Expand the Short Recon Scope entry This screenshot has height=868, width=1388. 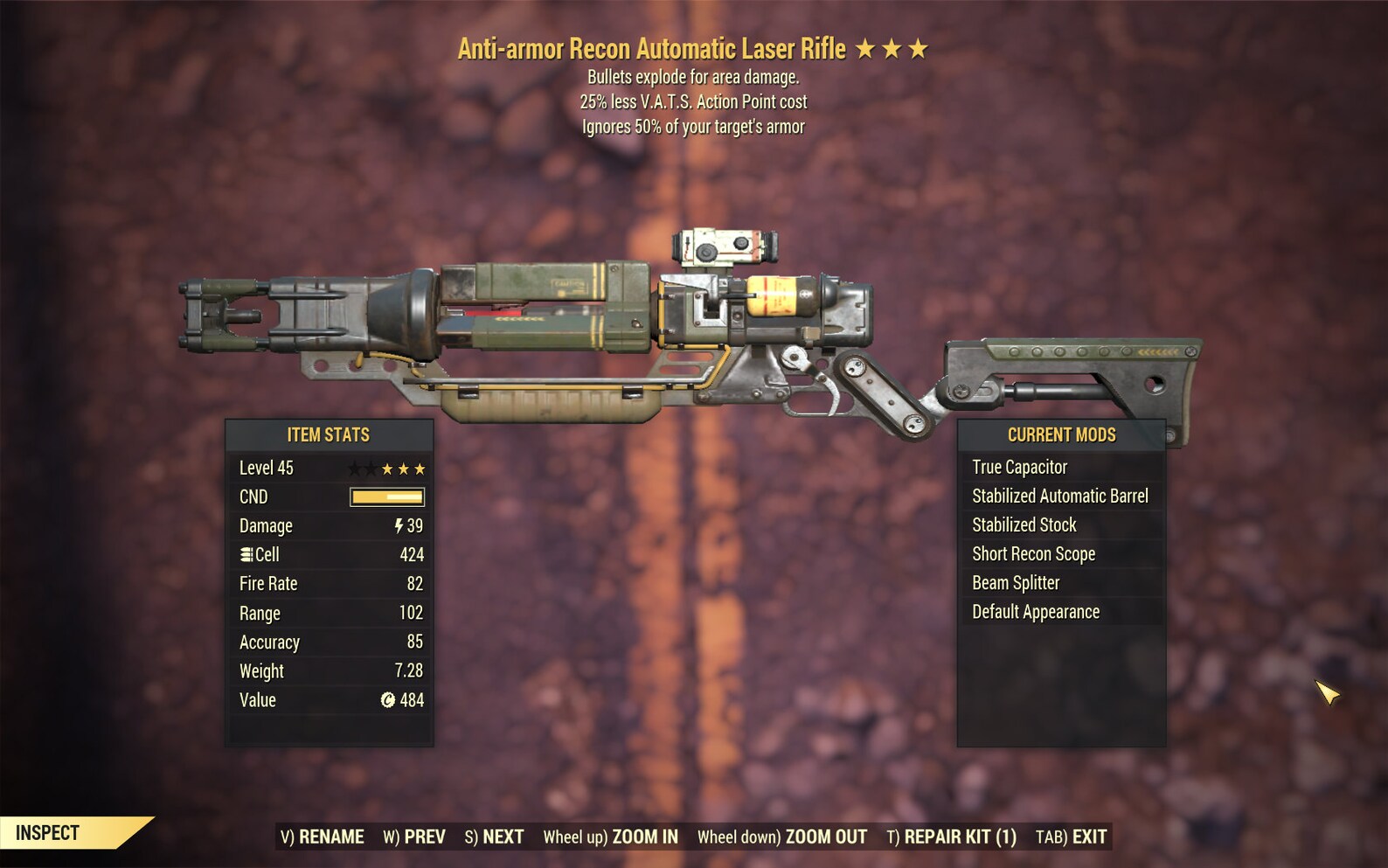coord(1034,553)
